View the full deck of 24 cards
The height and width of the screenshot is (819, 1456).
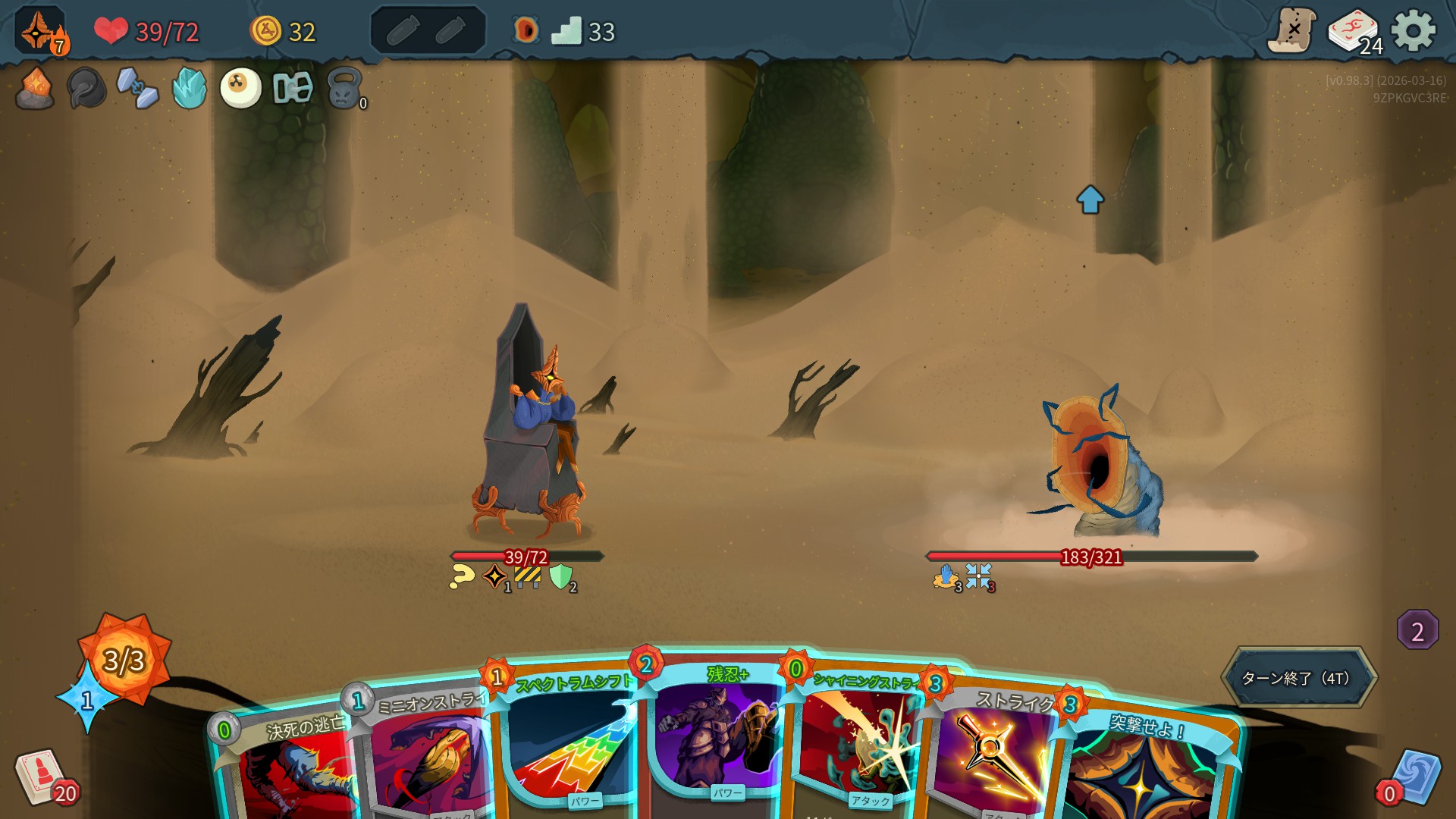tap(1355, 32)
